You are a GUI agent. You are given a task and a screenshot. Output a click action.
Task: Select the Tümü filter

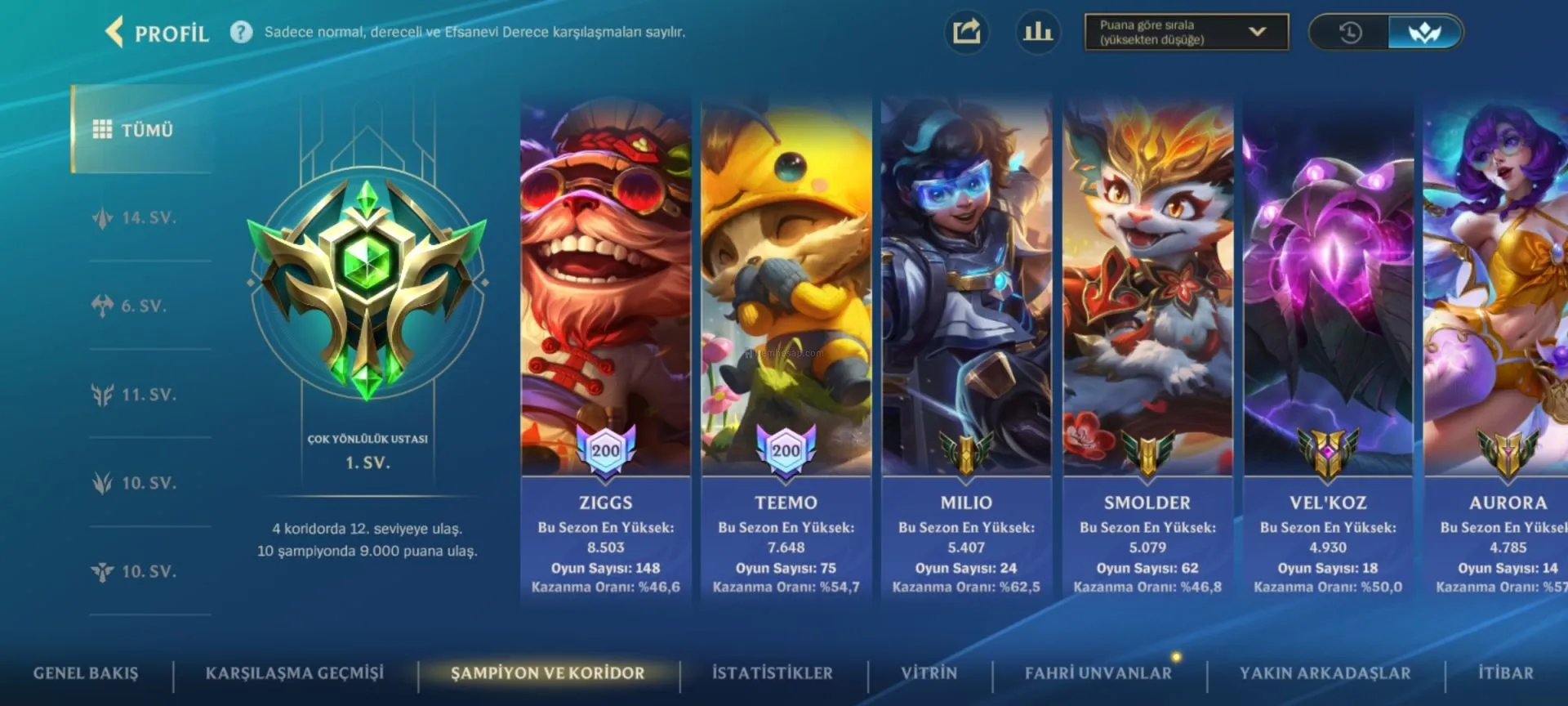pyautogui.click(x=143, y=130)
